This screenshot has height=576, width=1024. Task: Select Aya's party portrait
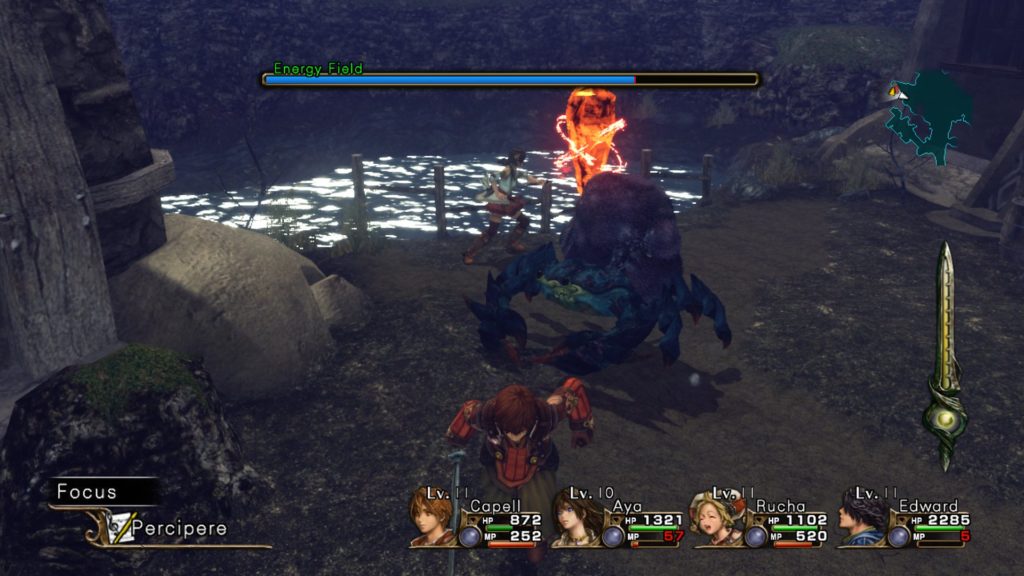click(575, 519)
